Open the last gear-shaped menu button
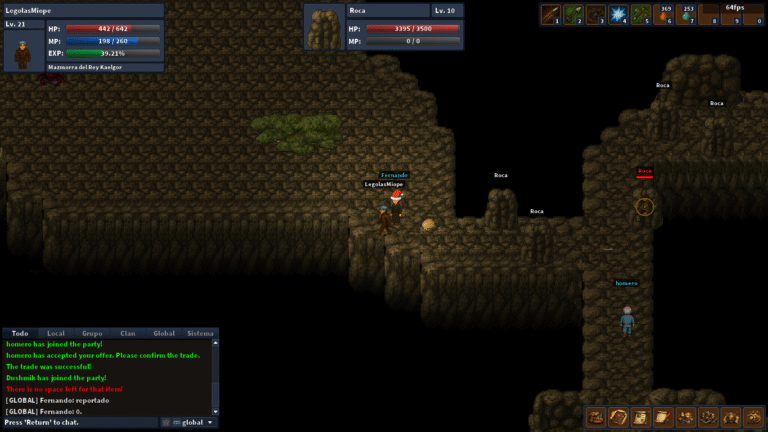The image size is (768, 432). (x=755, y=416)
